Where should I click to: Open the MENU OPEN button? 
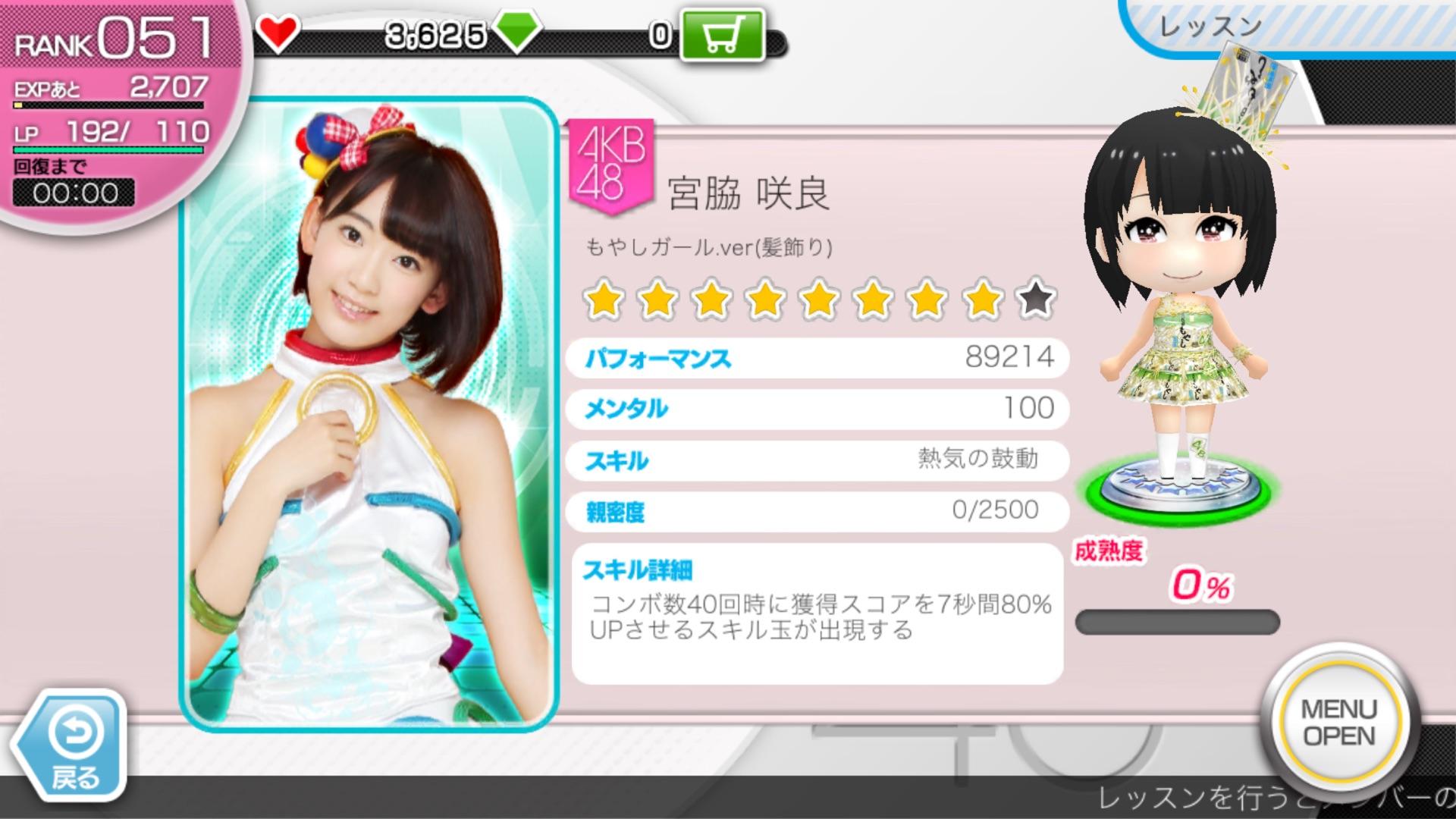(1338, 722)
